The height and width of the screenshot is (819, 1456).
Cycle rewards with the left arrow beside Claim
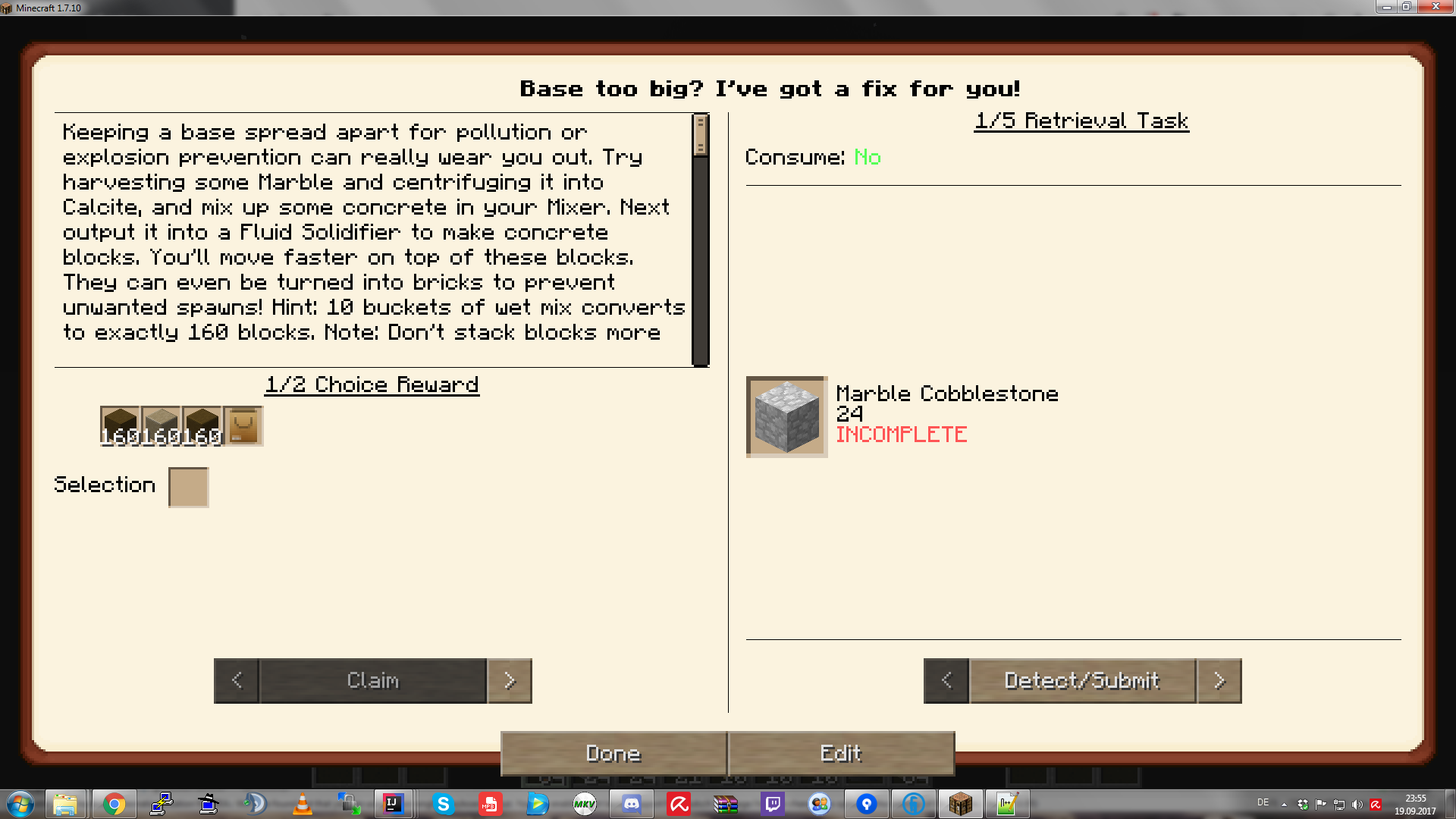(236, 680)
